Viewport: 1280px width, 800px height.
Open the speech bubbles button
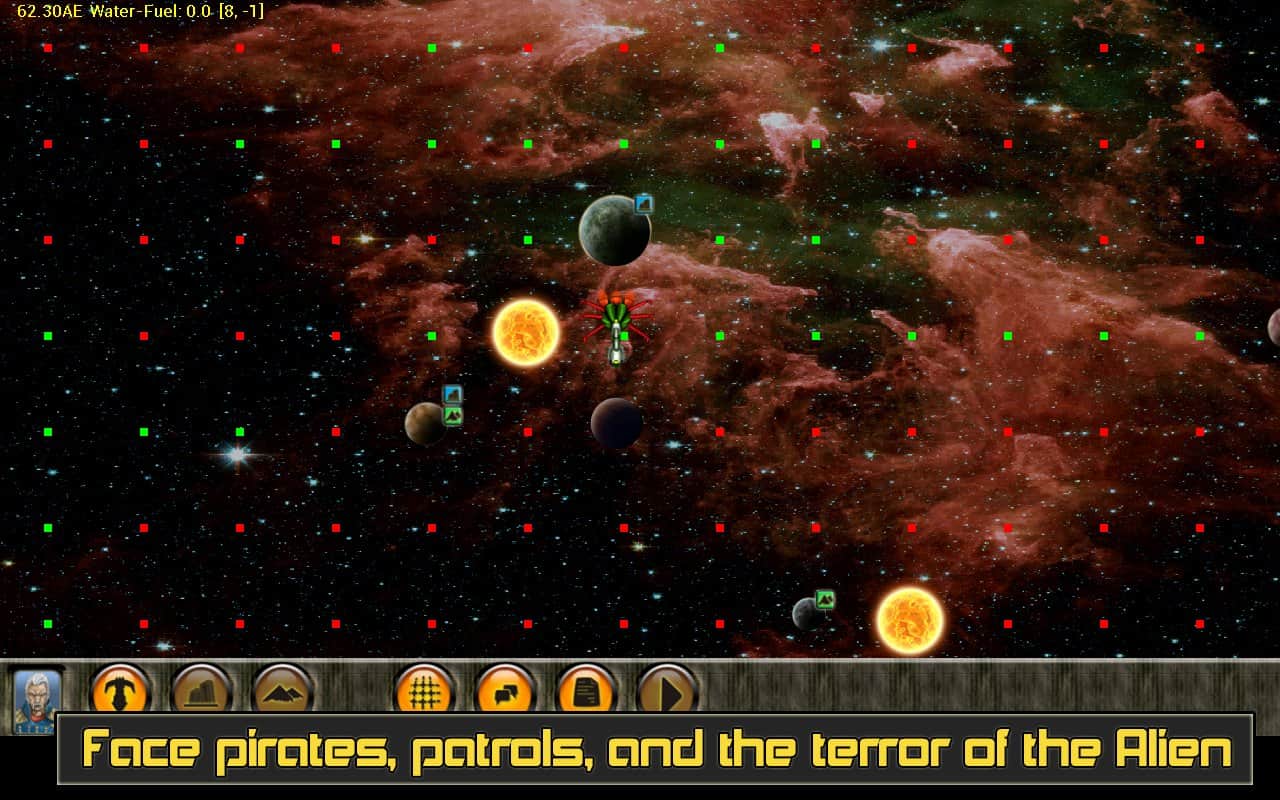click(x=506, y=691)
